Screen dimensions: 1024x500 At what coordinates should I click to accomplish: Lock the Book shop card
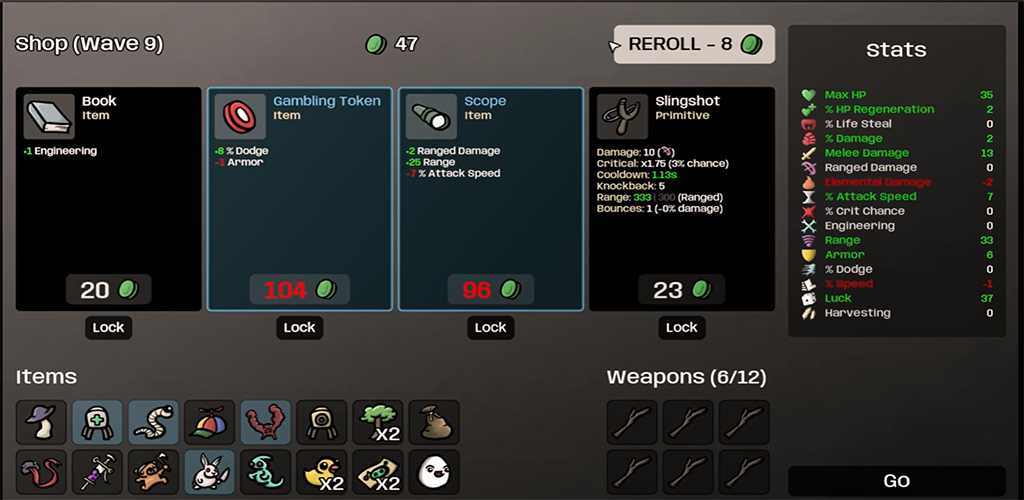[108, 327]
